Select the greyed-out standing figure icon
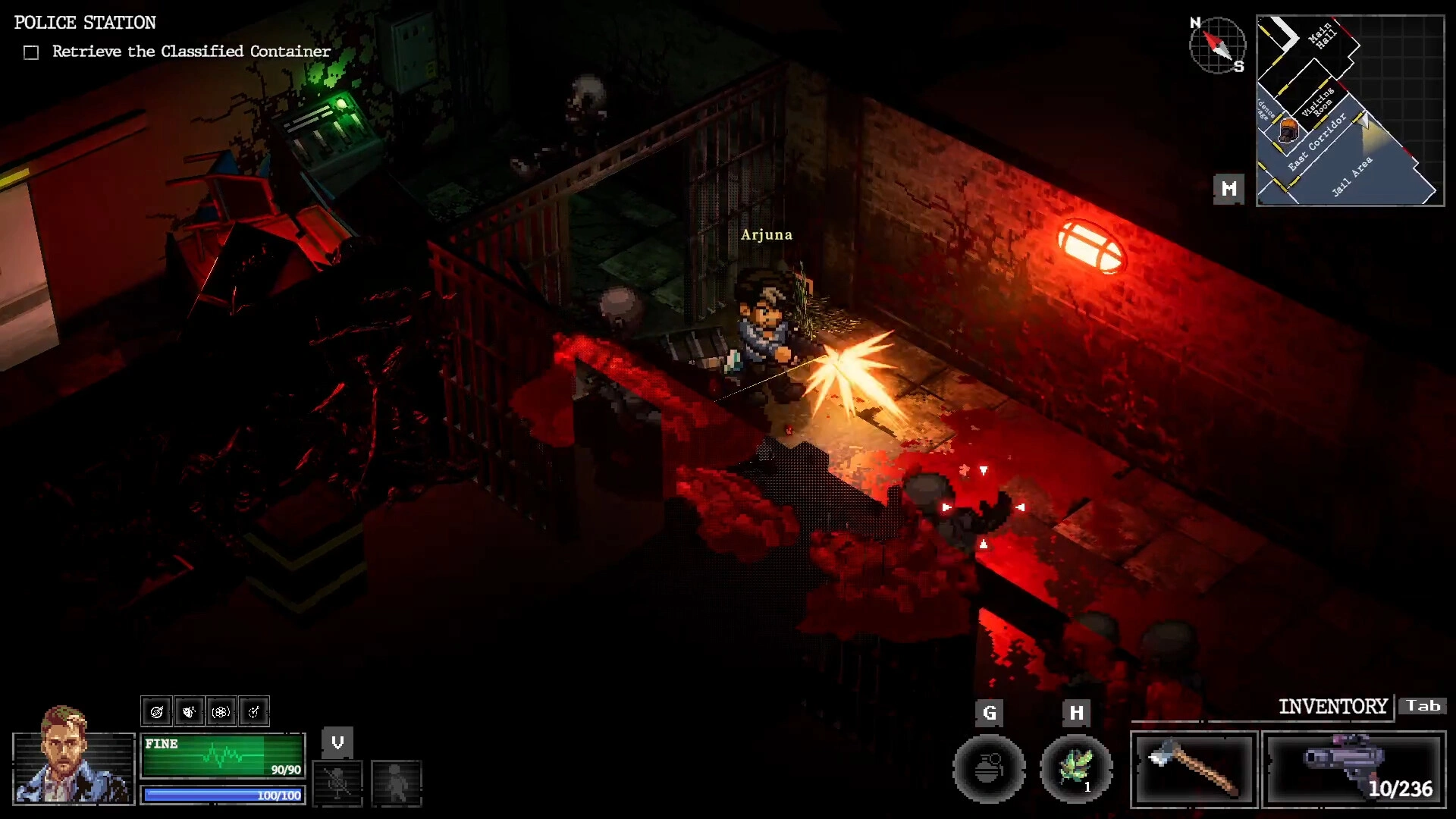Image resolution: width=1456 pixels, height=819 pixels. (396, 783)
